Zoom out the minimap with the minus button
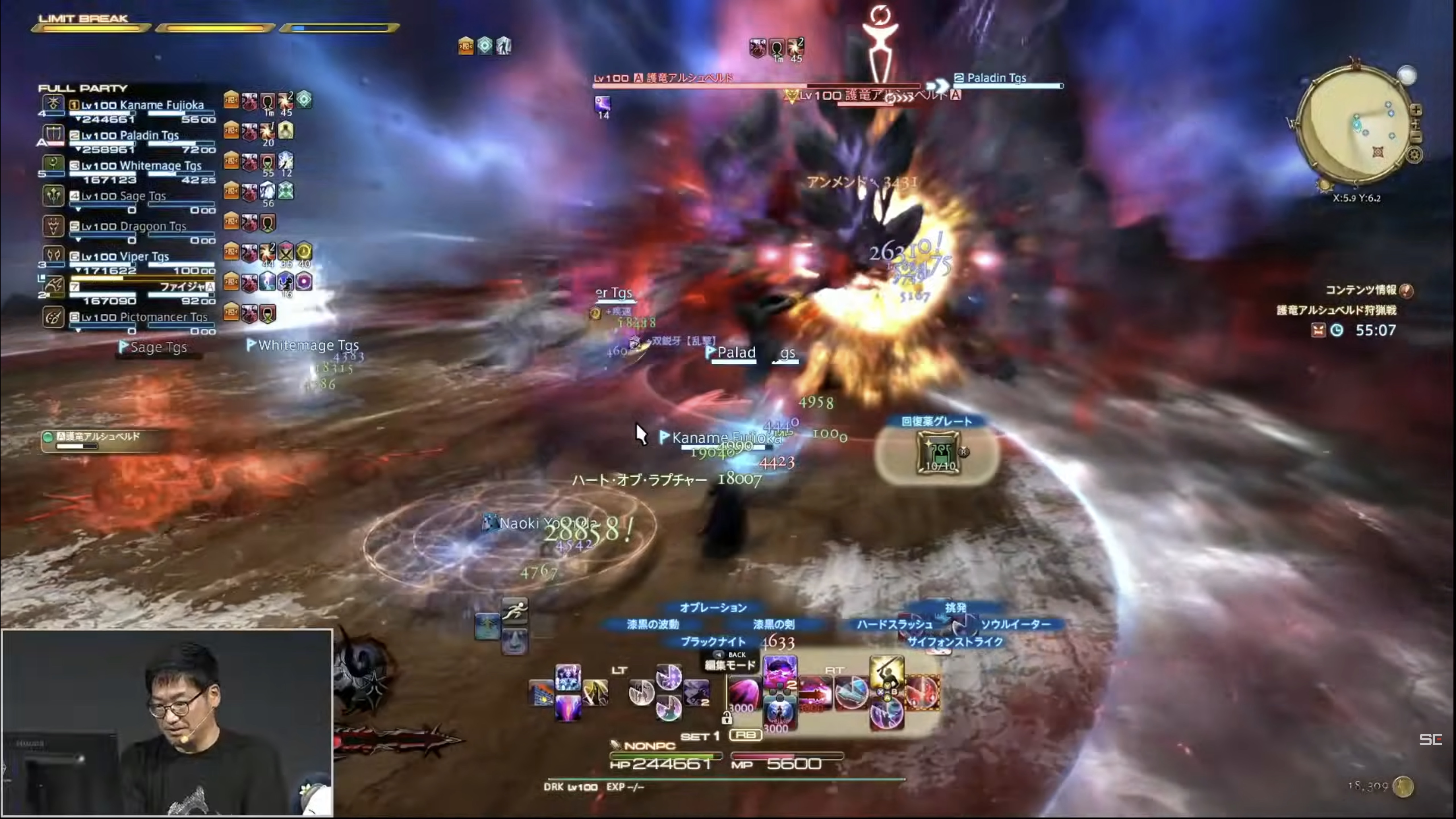The image size is (1456, 819). (x=1416, y=137)
